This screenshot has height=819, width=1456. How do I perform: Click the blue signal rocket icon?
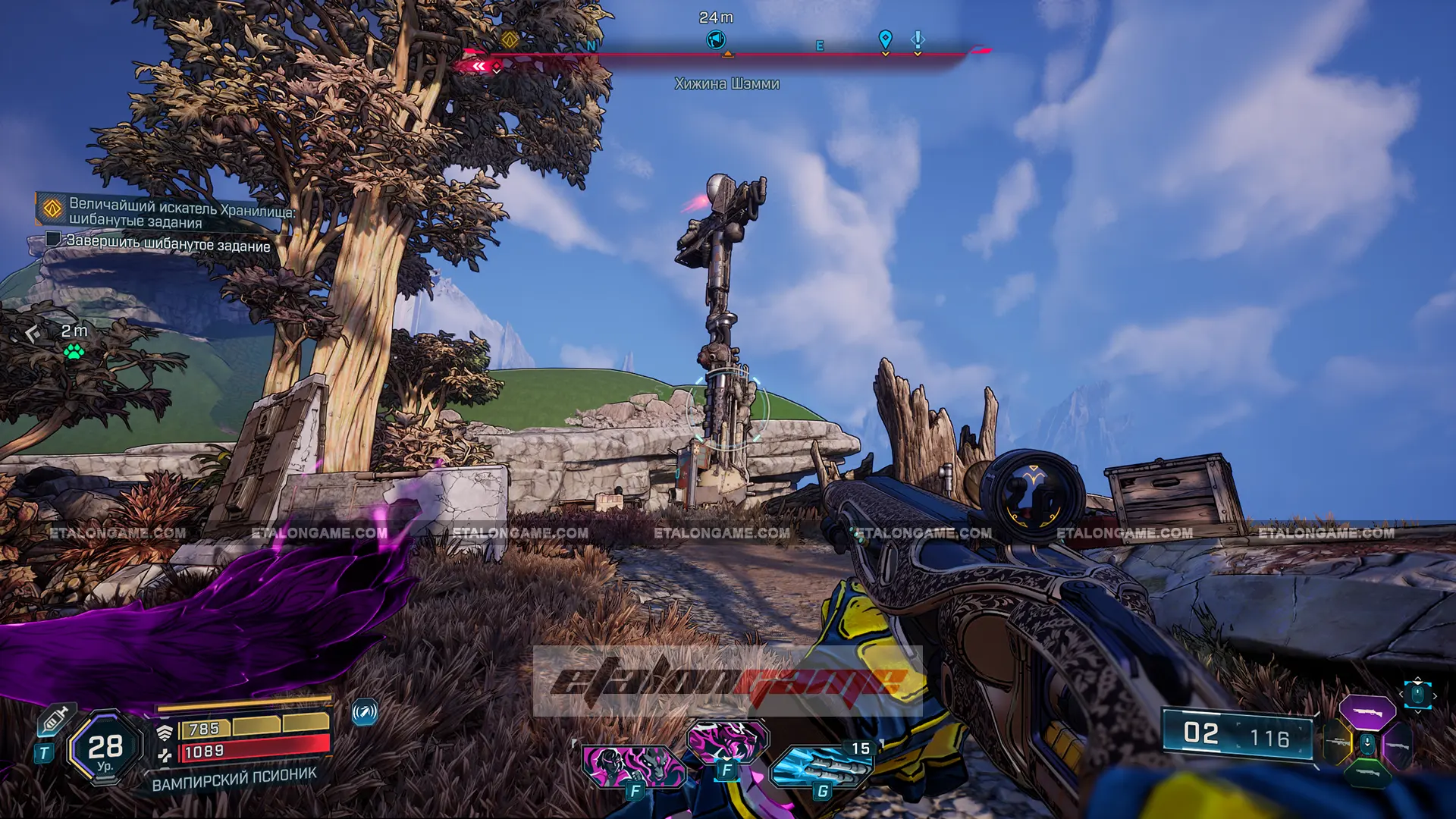(365, 712)
